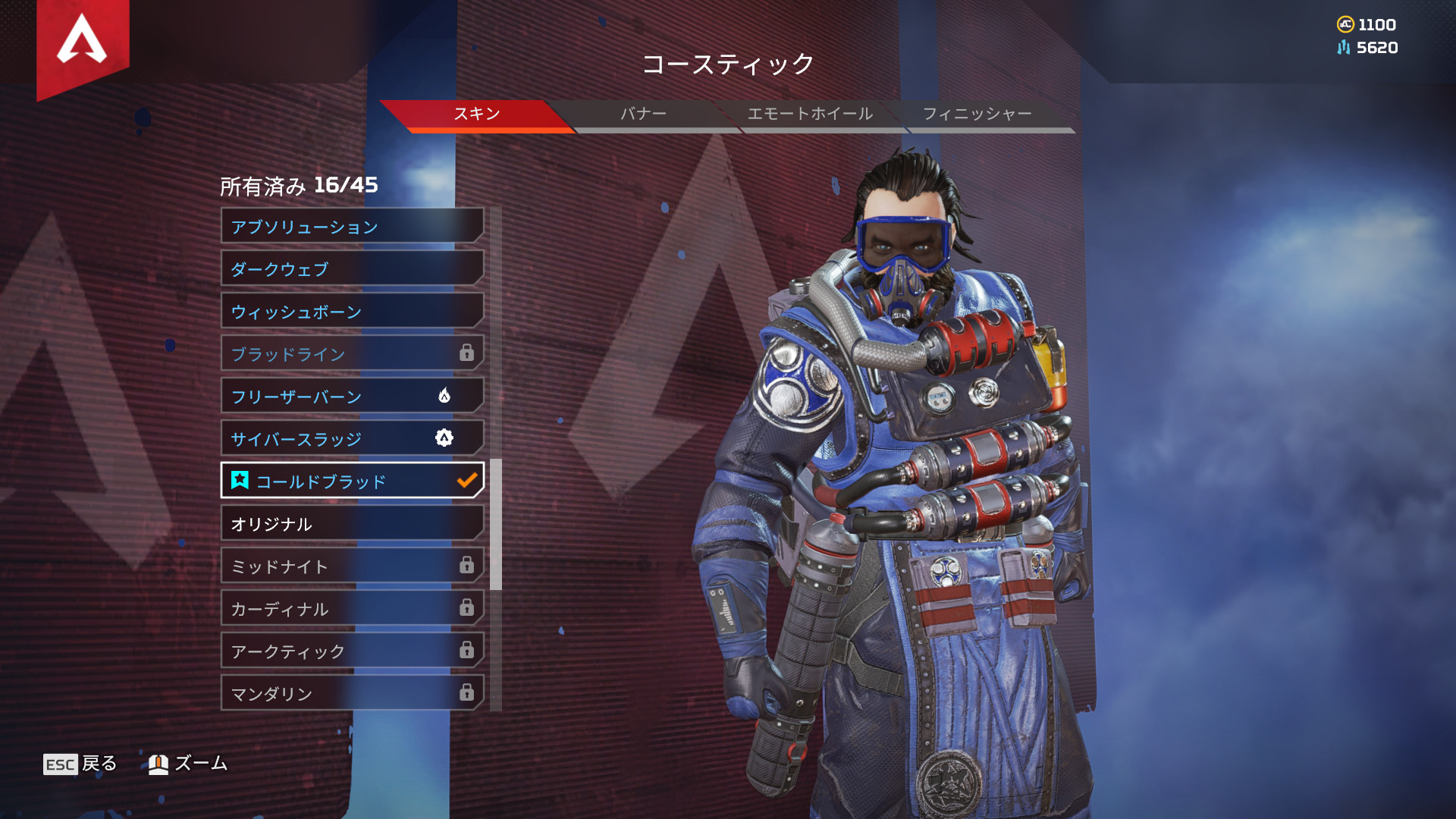The height and width of the screenshot is (819, 1456).
Task: Switch to the スキン tab
Action: coord(476,114)
